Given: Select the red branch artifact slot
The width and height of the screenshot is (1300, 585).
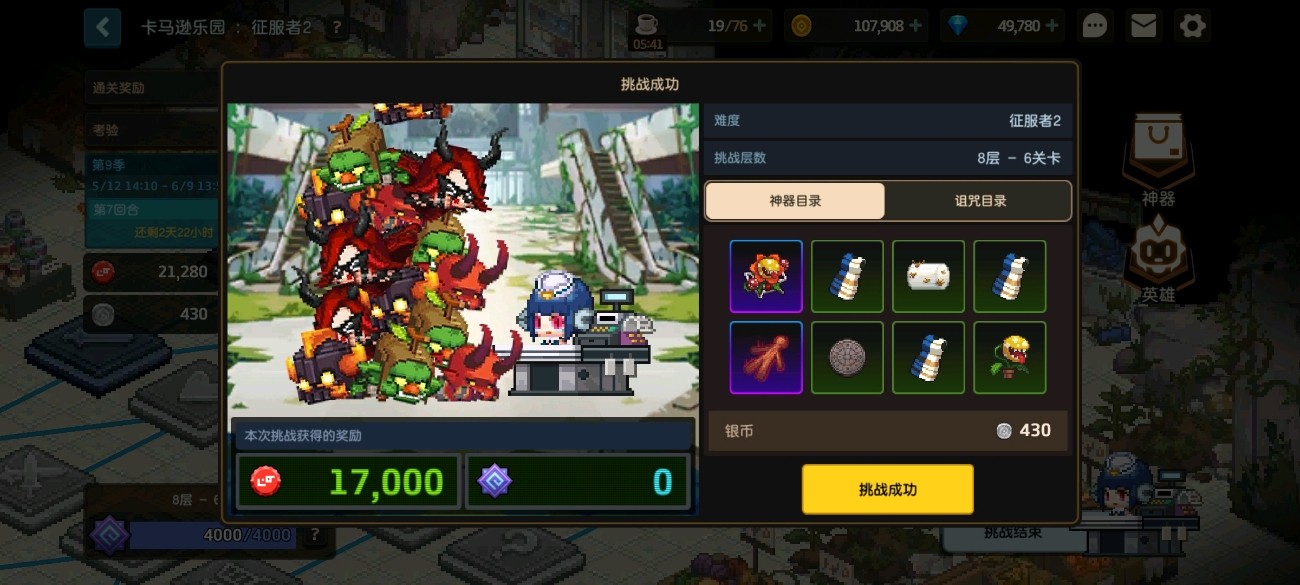Looking at the screenshot, I should point(766,357).
